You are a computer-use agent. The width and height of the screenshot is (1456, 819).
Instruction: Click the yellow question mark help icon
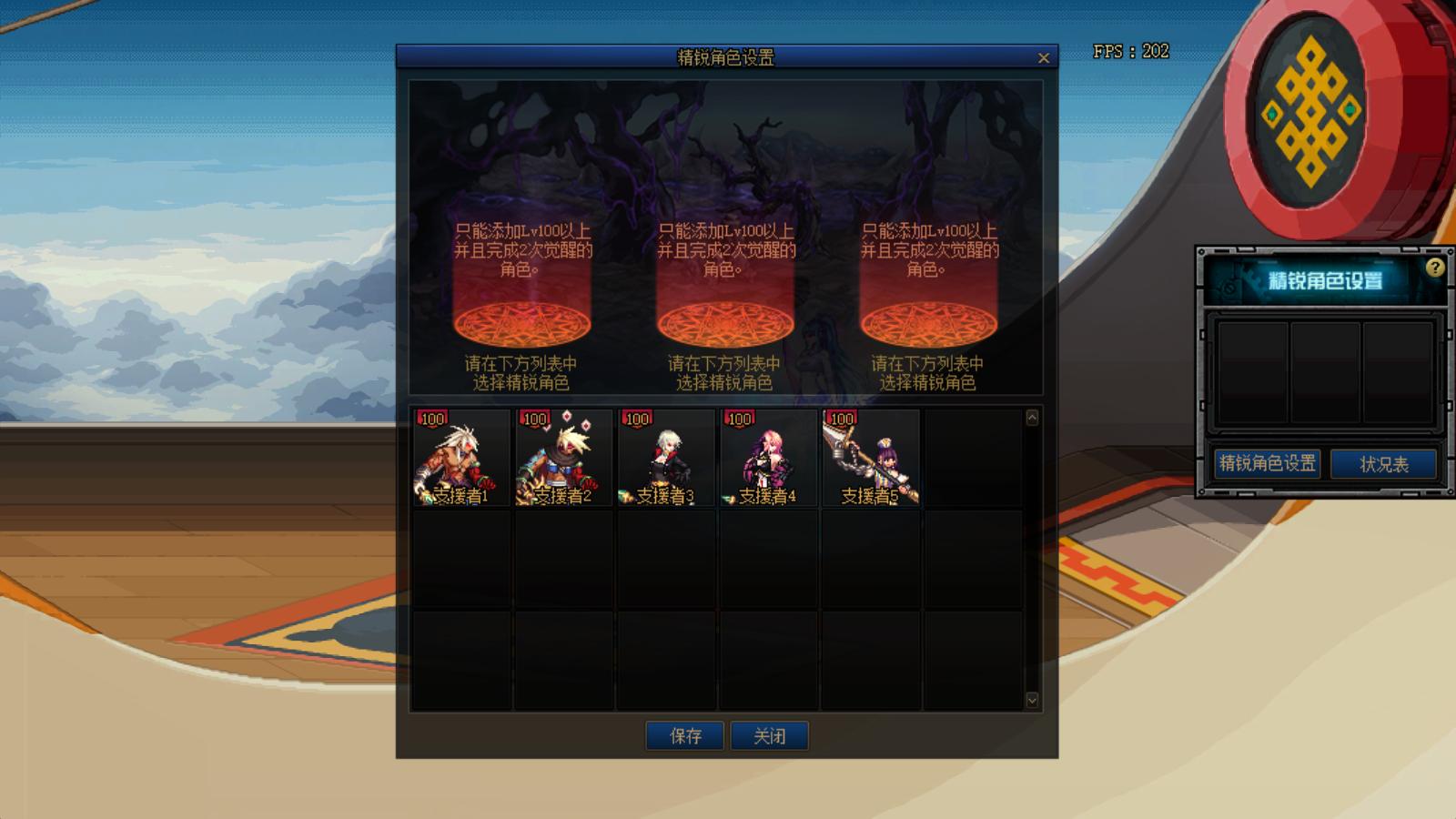pyautogui.click(x=1435, y=268)
